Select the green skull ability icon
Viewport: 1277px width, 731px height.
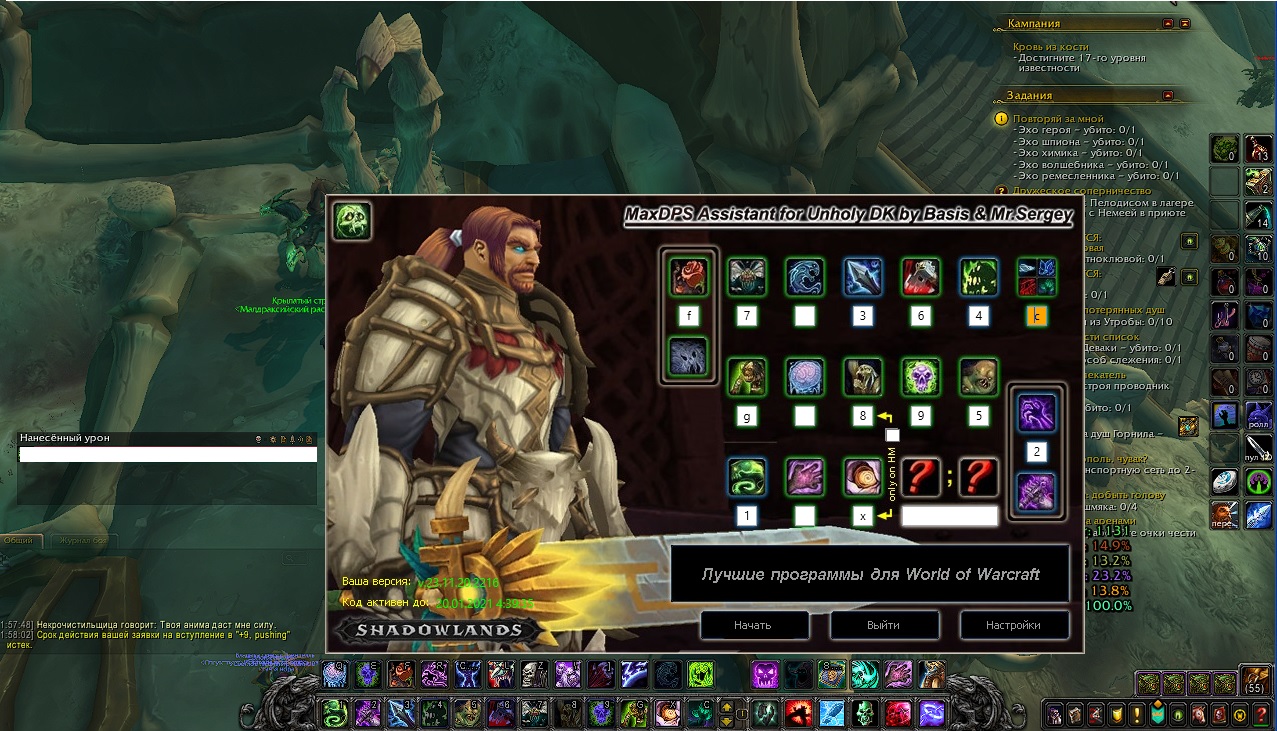[920, 376]
